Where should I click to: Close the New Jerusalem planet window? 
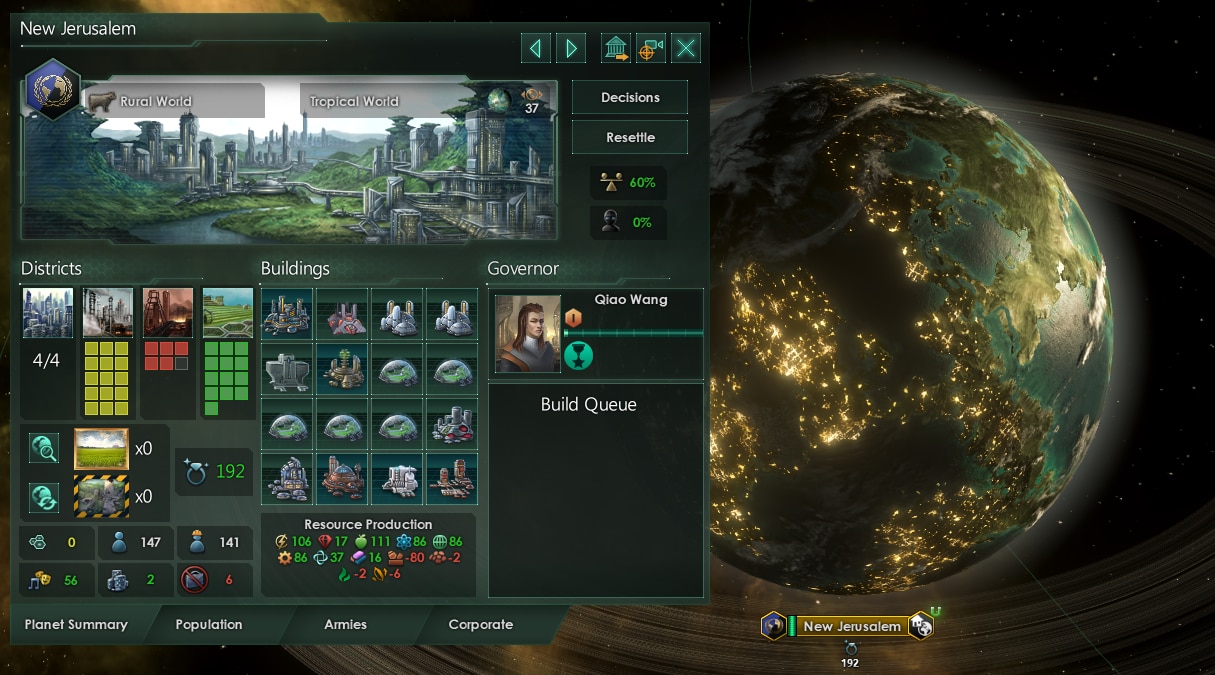tap(686, 48)
